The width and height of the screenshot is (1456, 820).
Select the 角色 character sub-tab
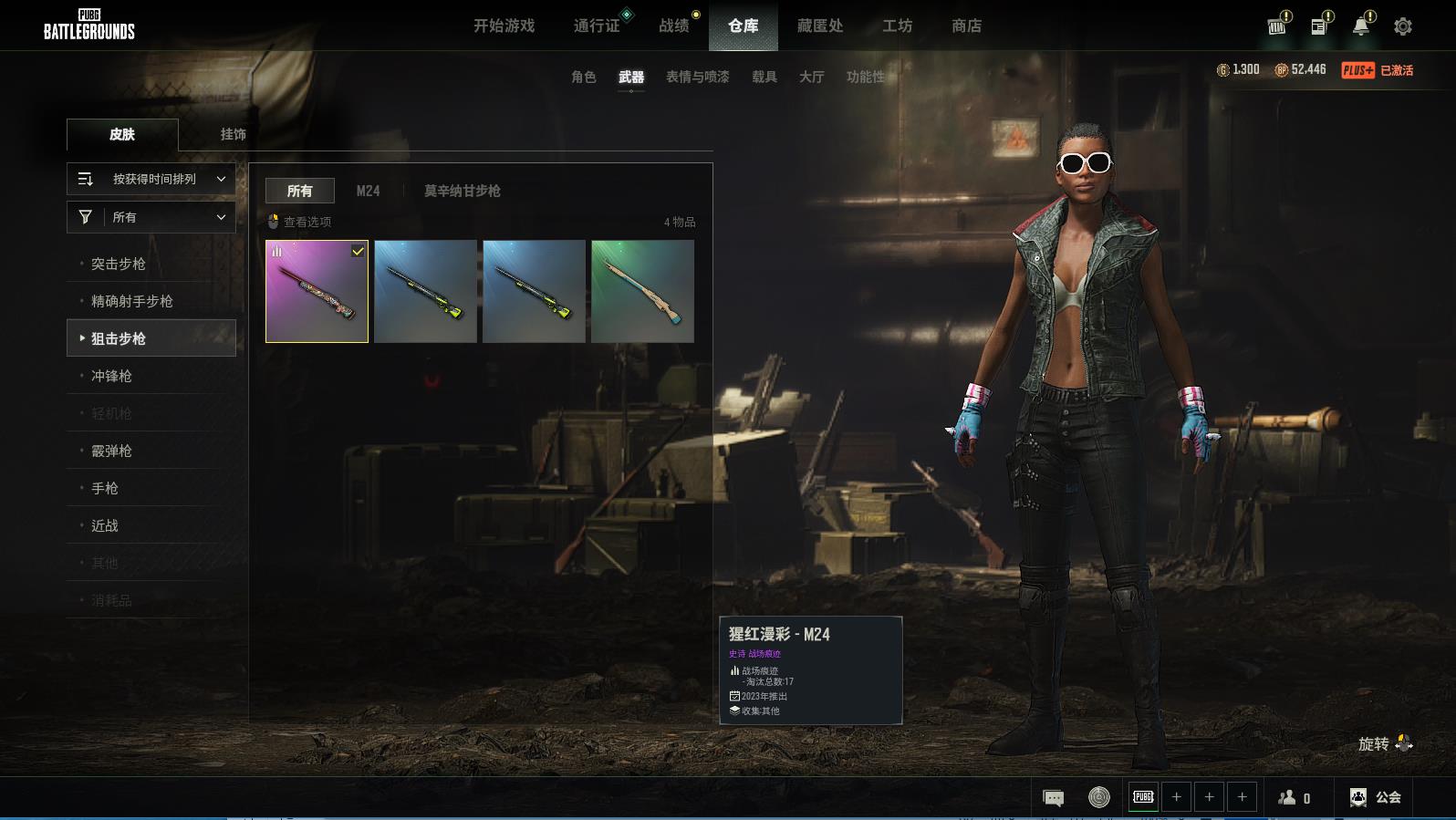pos(583,78)
